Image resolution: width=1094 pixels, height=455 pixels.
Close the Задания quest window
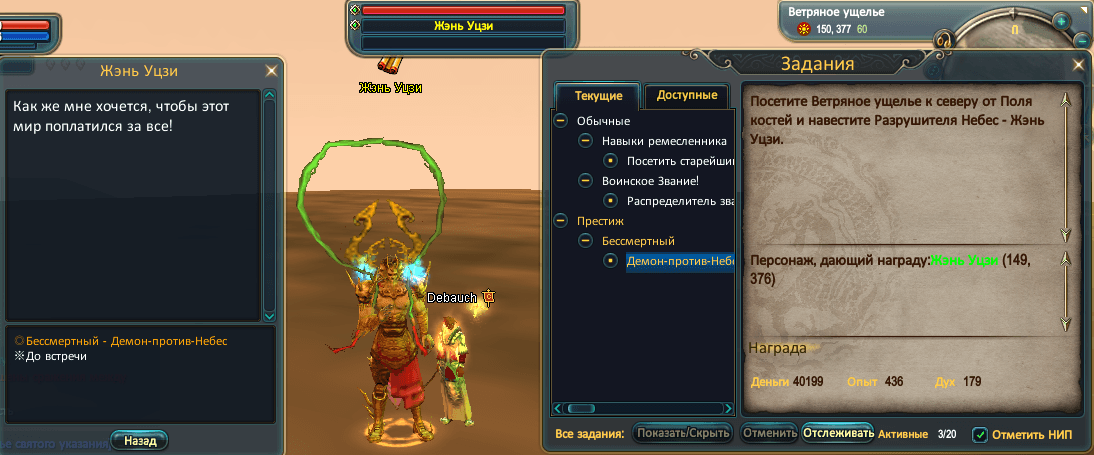(1078, 65)
